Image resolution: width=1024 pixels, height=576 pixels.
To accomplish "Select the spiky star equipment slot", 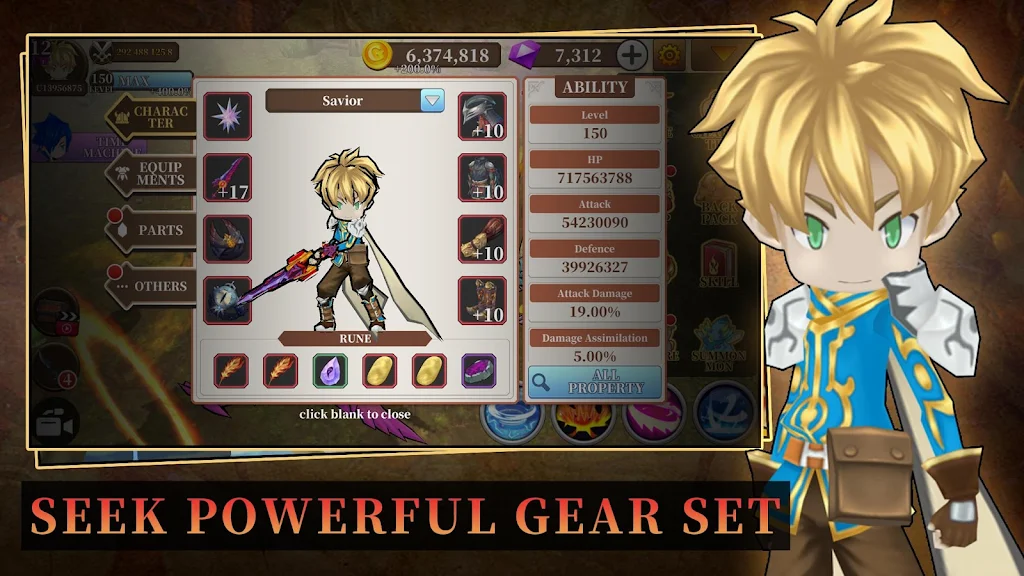I will tap(228, 116).
